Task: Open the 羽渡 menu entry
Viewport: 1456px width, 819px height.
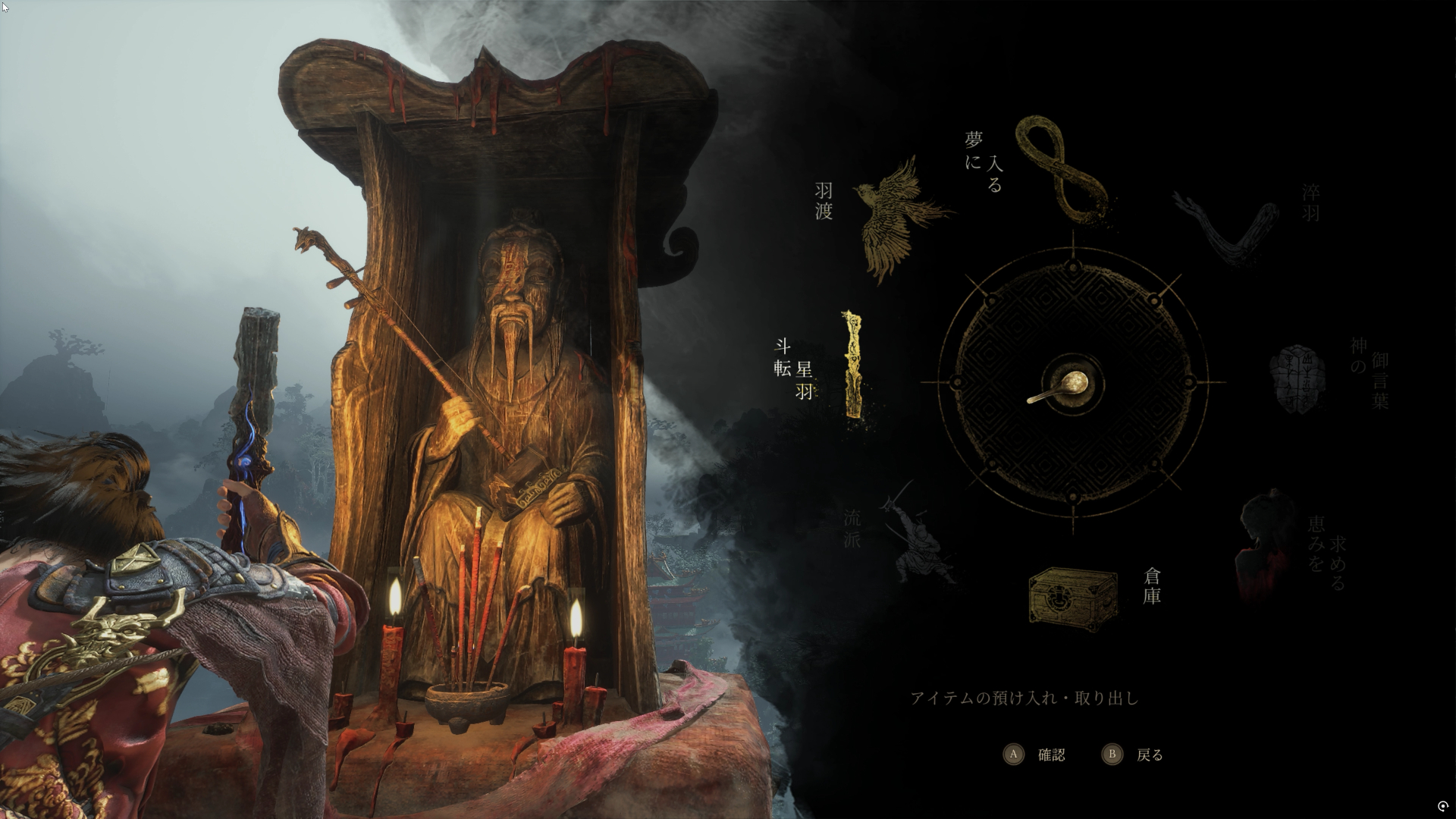Action: tap(823, 202)
